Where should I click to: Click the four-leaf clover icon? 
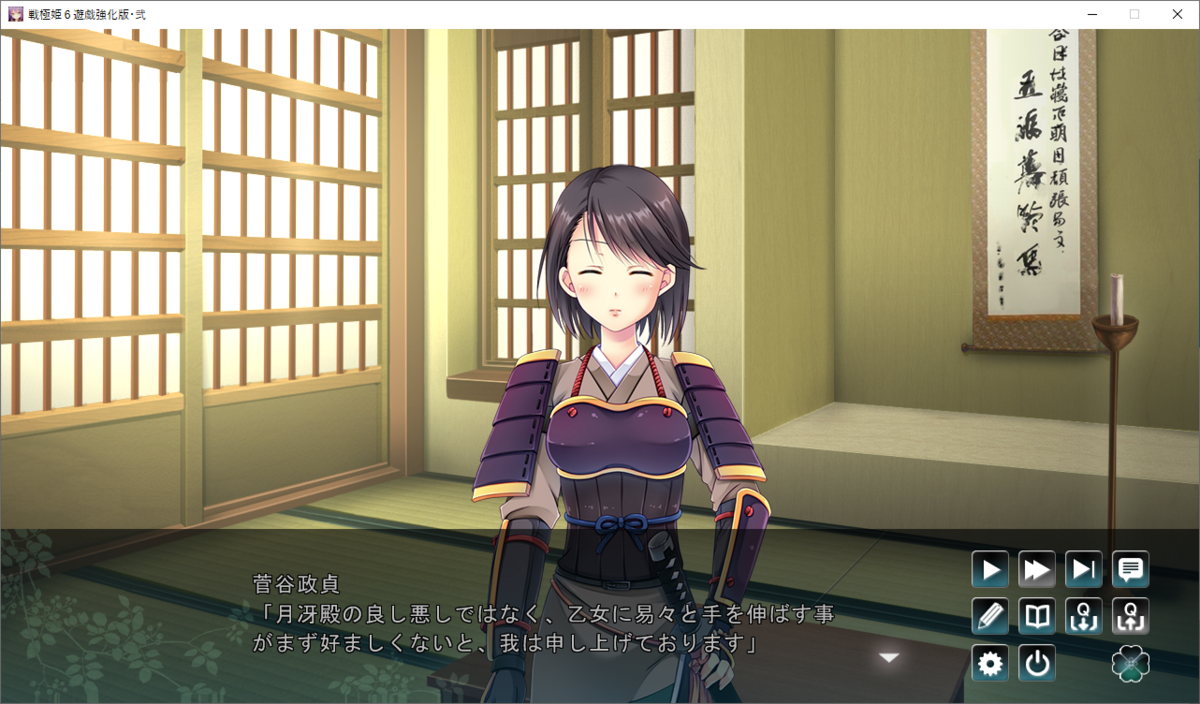pyautogui.click(x=1131, y=663)
